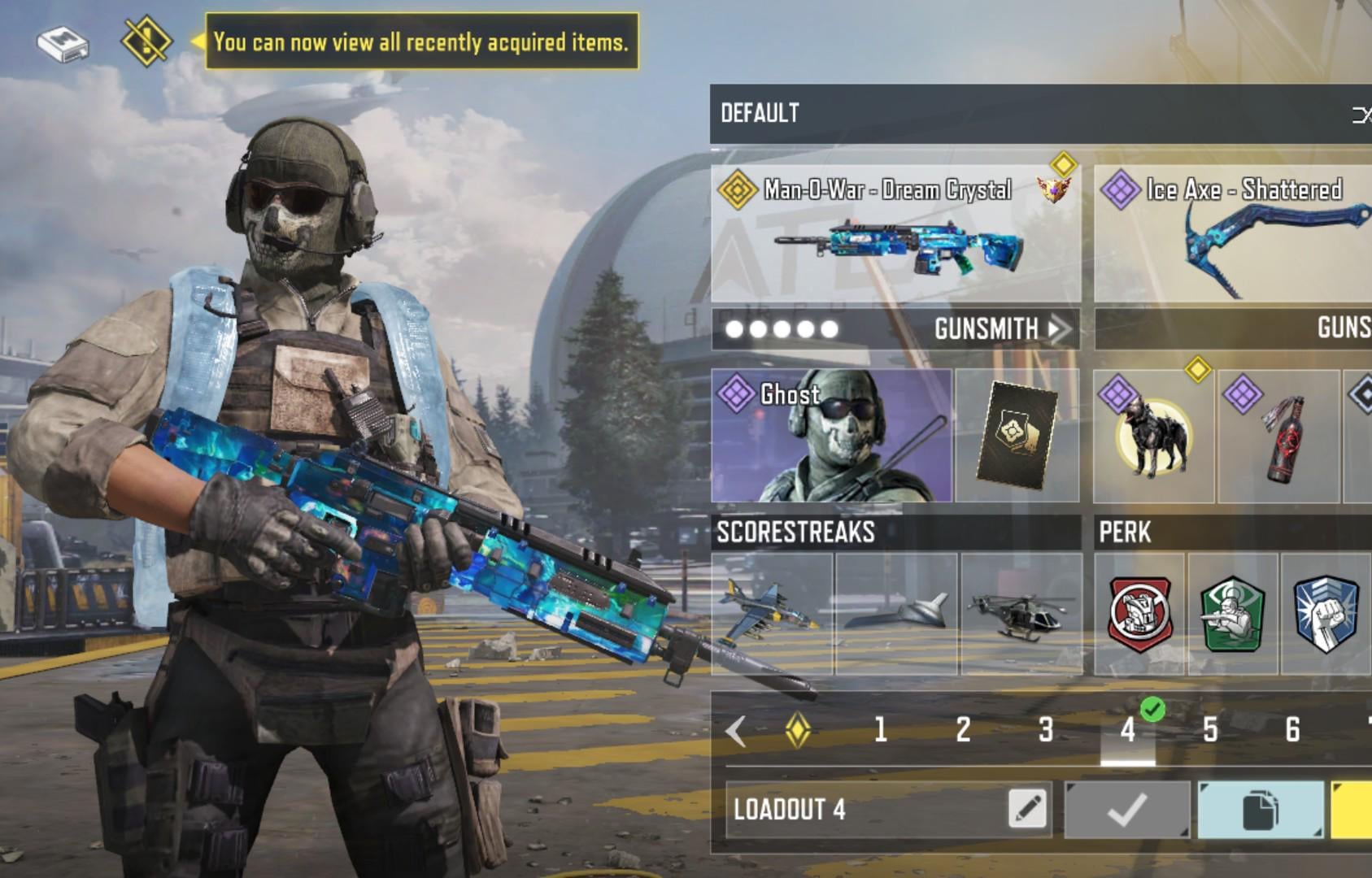Change the jet airstrike scorestreak
1372x878 pixels.
(772, 615)
